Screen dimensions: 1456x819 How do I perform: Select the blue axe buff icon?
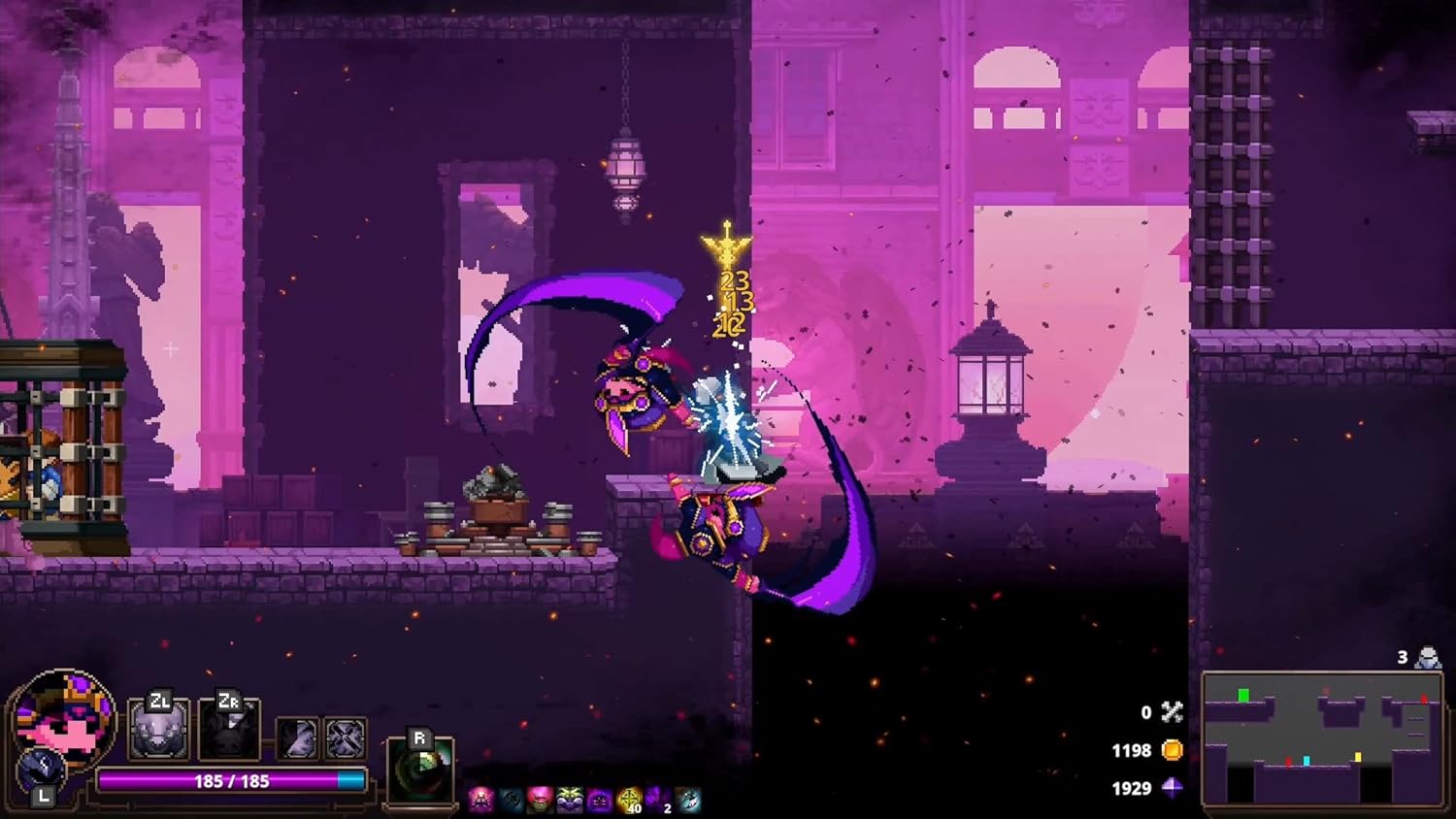point(511,799)
